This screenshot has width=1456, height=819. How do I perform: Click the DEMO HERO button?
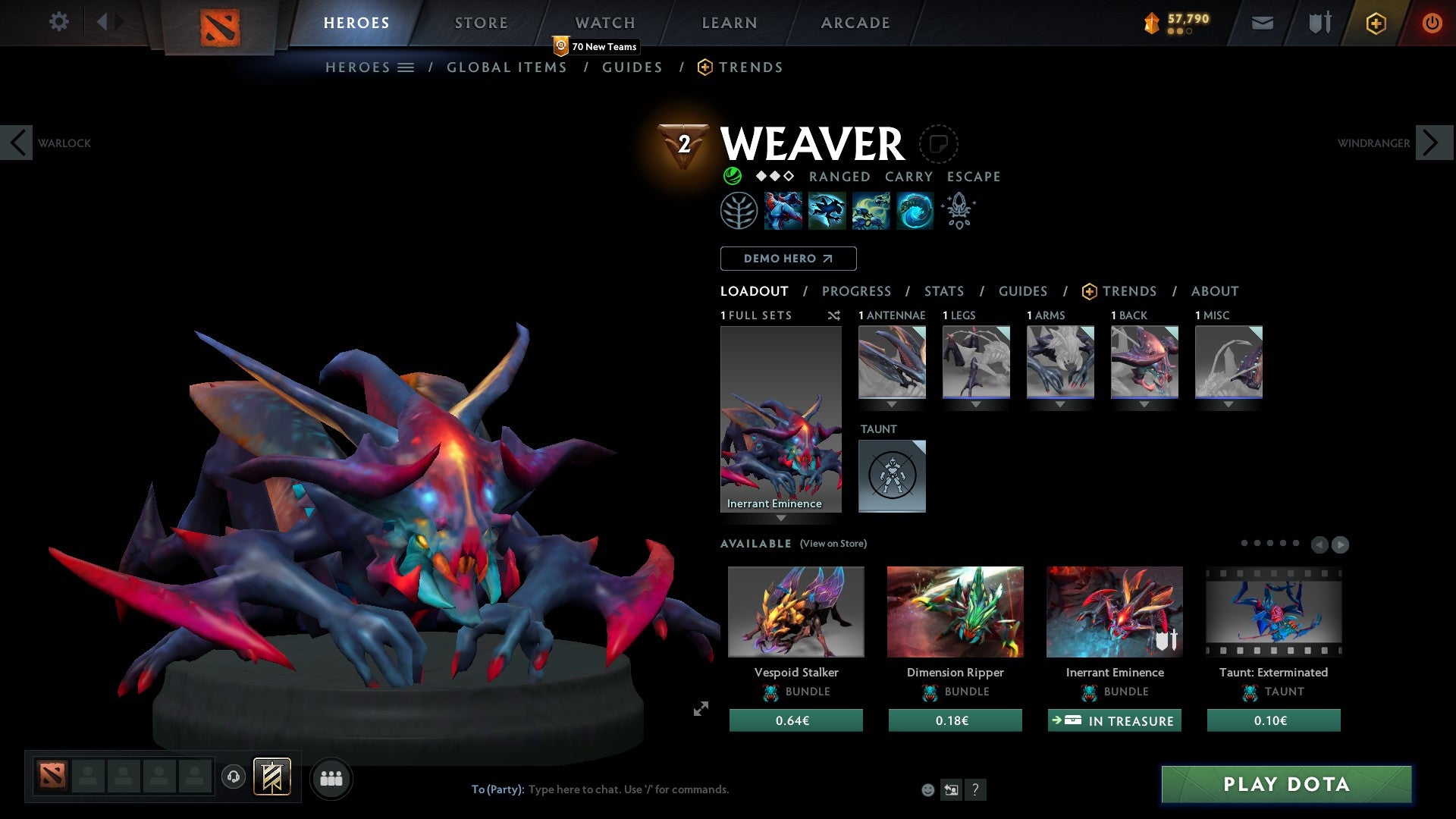(787, 259)
